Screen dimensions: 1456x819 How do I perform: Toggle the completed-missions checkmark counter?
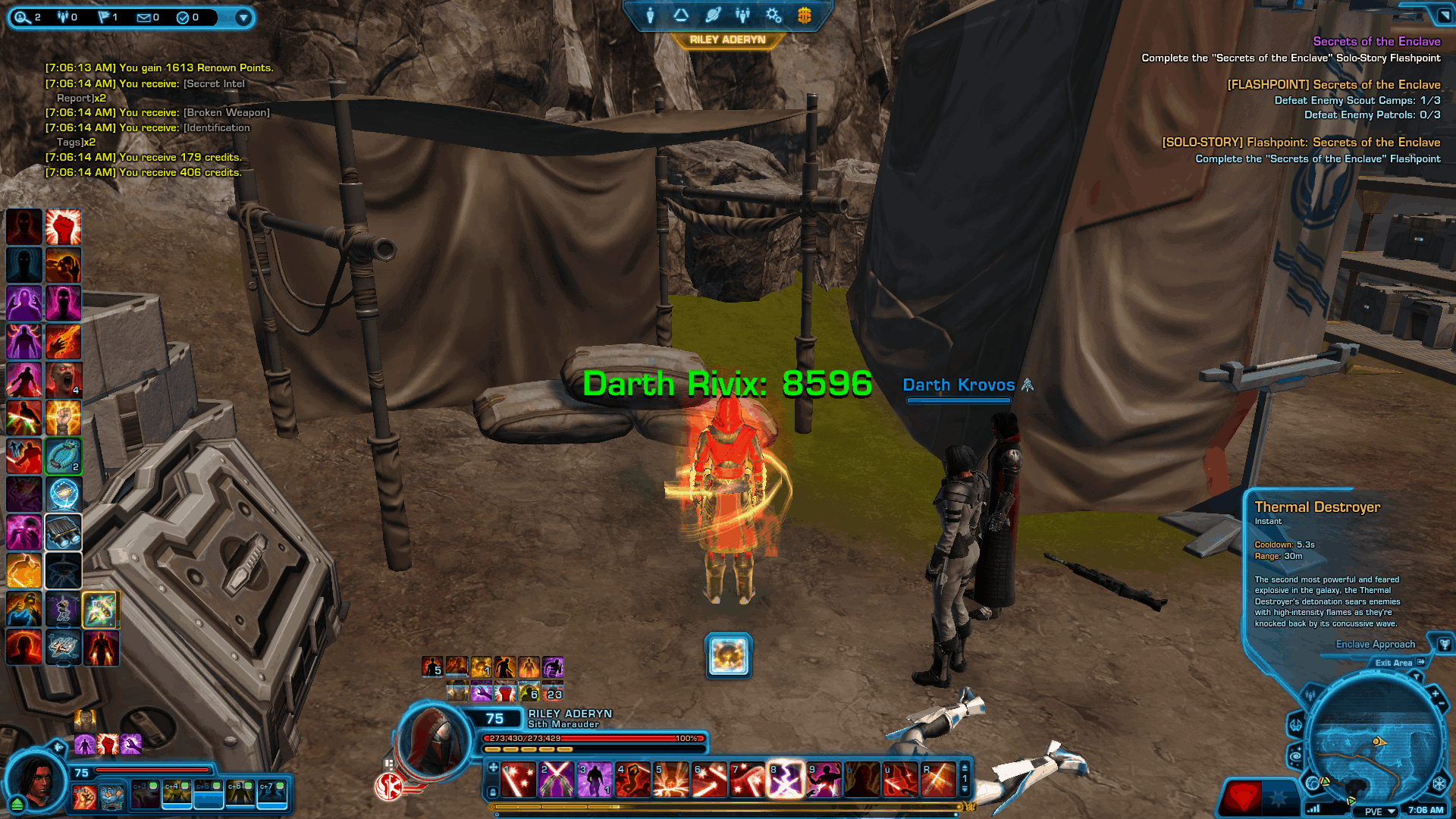click(x=183, y=17)
